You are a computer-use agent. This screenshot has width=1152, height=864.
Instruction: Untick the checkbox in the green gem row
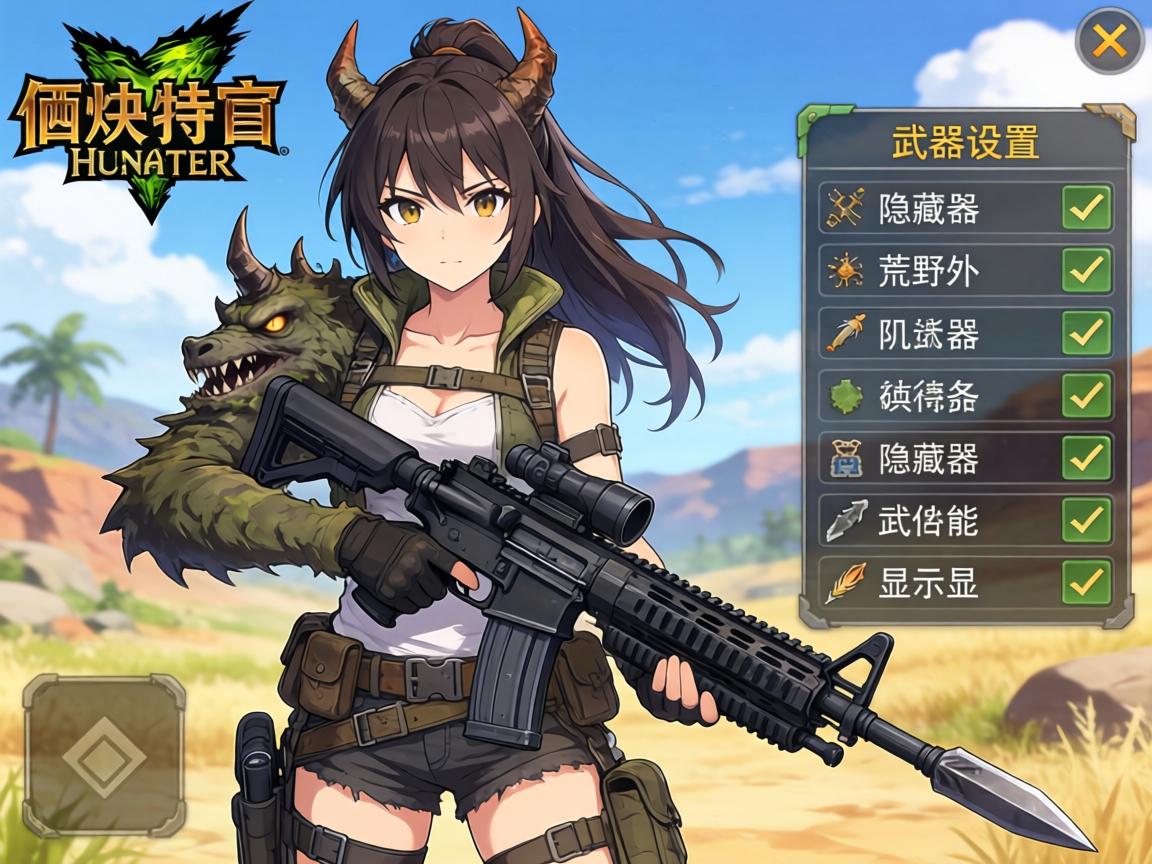1086,396
